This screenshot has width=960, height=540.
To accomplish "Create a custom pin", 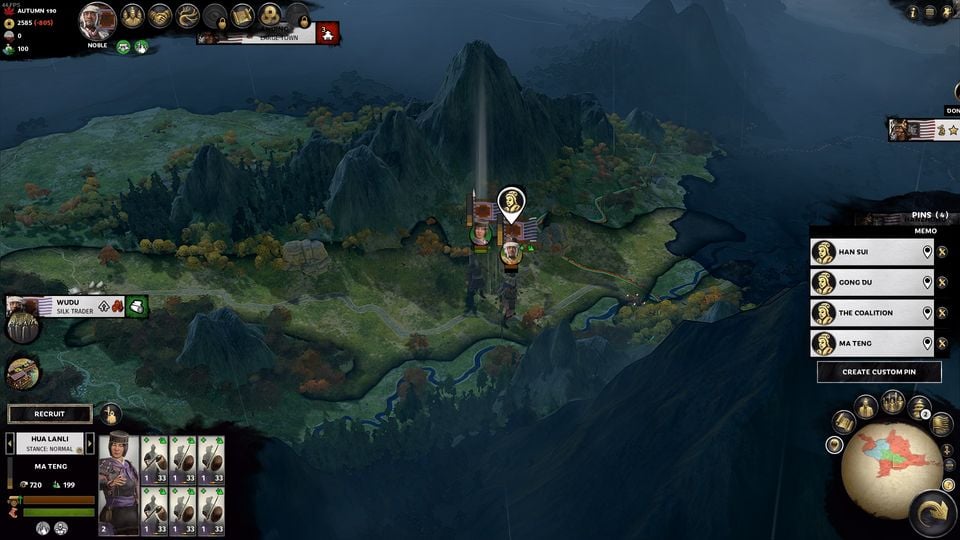I will click(879, 372).
